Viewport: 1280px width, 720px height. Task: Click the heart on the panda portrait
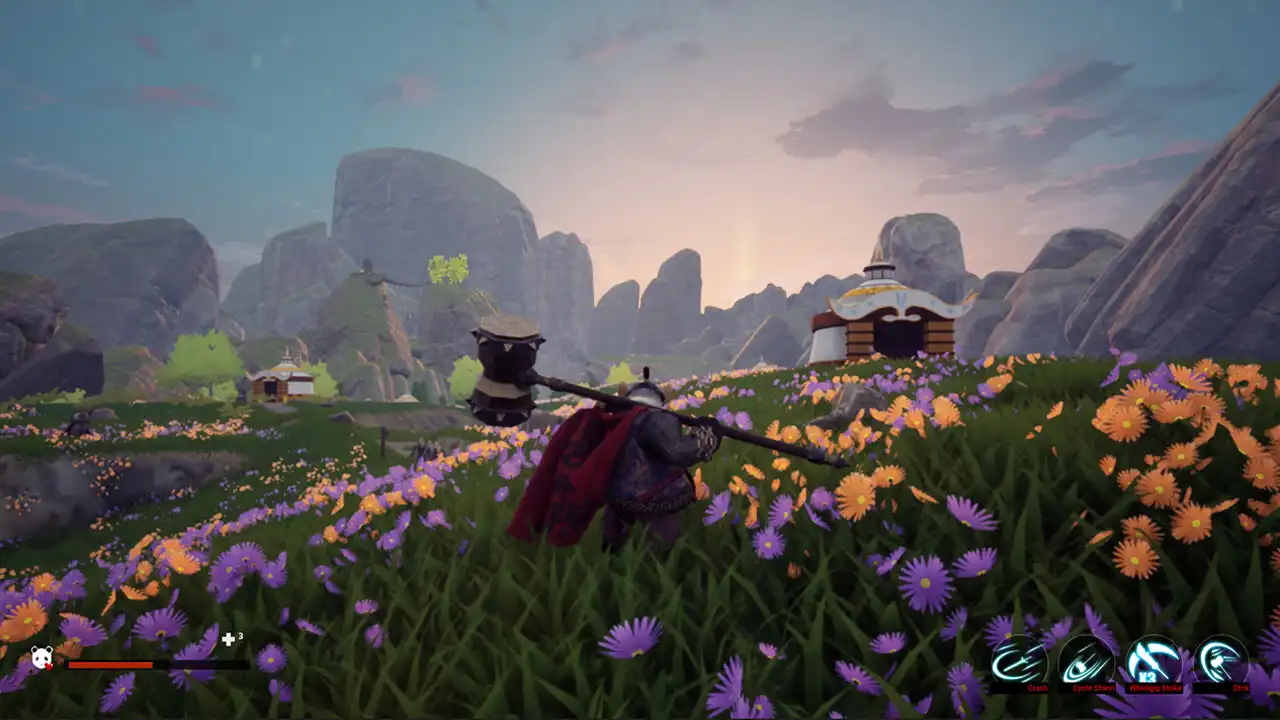(x=48, y=666)
